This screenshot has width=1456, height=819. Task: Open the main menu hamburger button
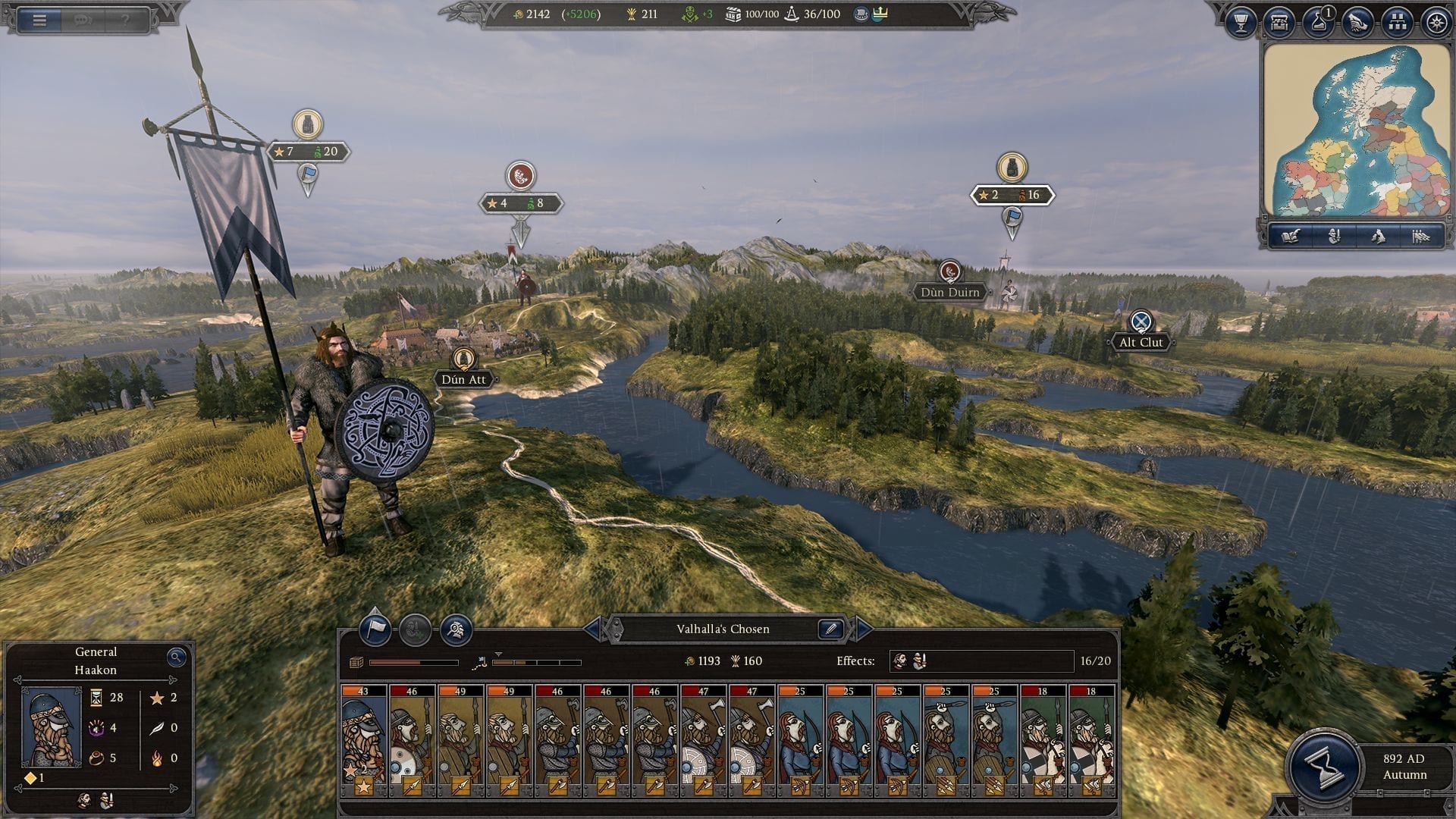click(x=39, y=20)
